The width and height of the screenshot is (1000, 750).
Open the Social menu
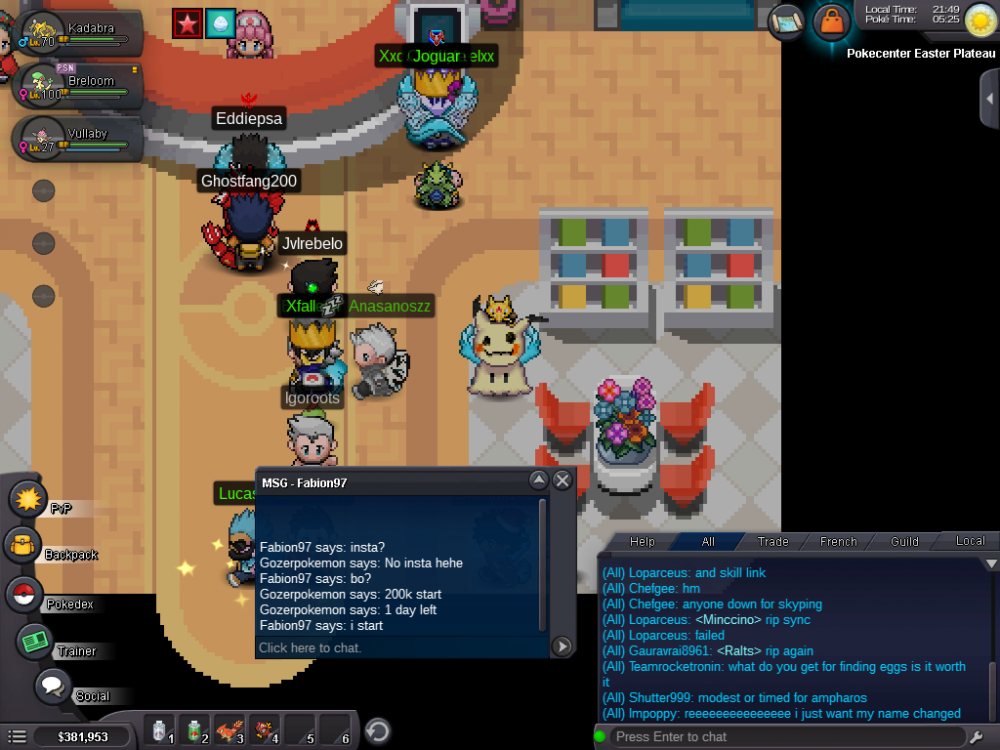54,688
